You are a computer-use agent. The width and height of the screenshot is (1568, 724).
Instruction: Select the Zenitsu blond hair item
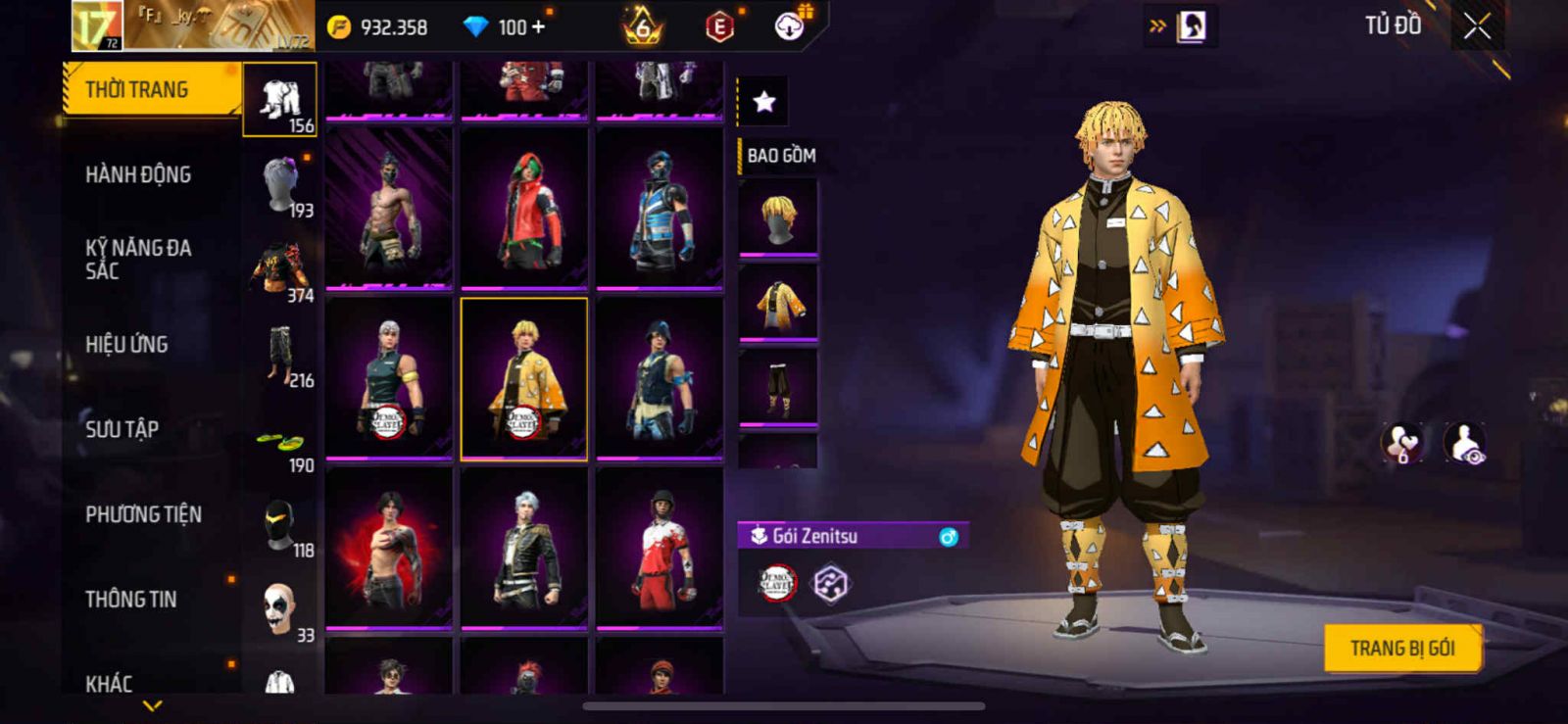pos(778,217)
